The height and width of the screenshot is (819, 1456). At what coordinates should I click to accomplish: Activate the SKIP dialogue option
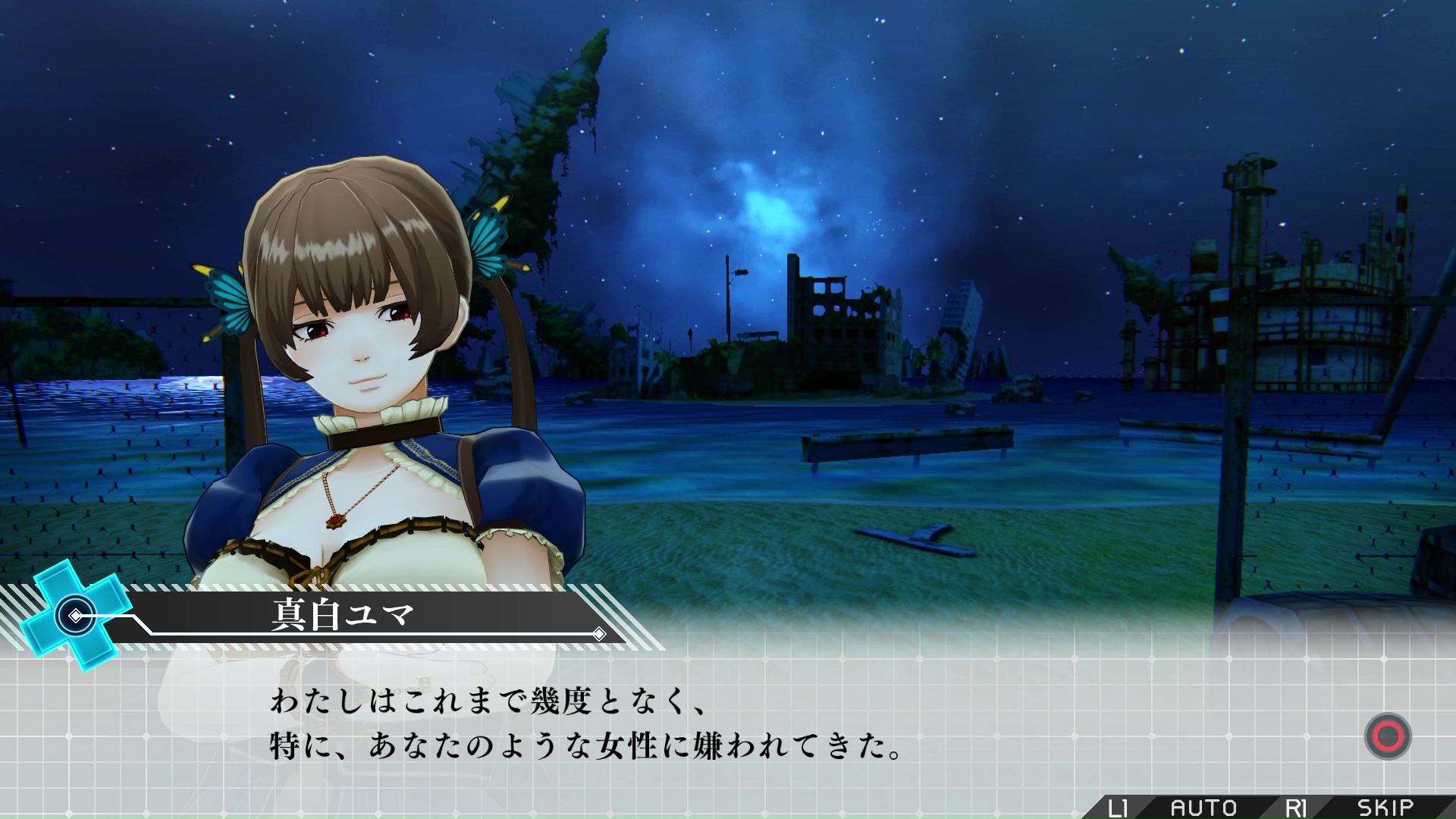pos(1385,808)
